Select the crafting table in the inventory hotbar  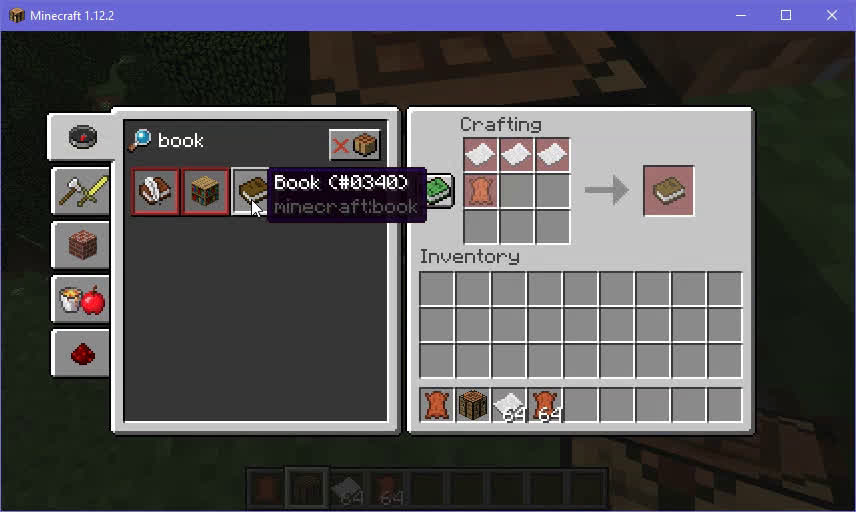tap(473, 405)
